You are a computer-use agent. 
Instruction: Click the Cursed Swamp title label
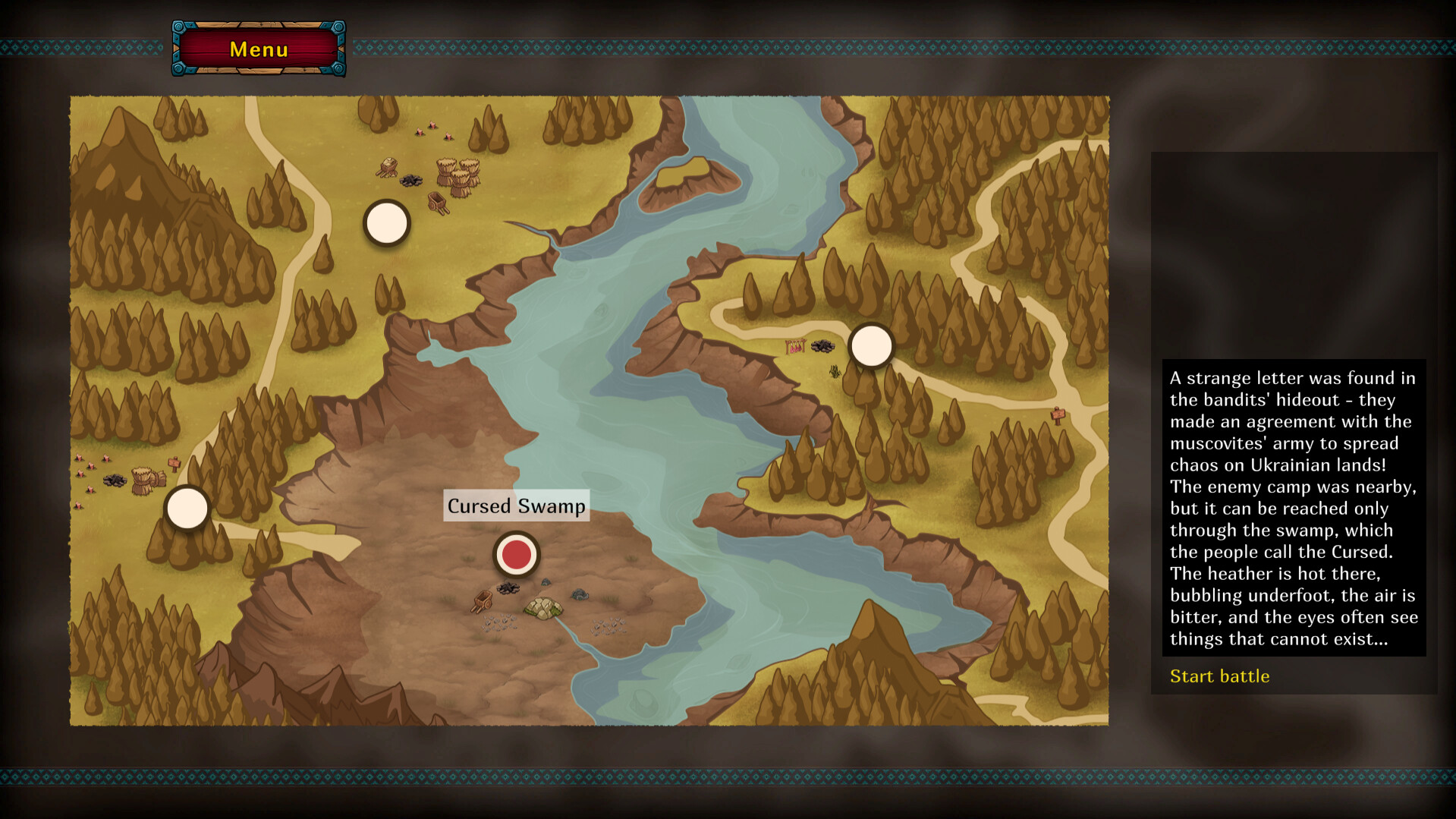coord(516,506)
